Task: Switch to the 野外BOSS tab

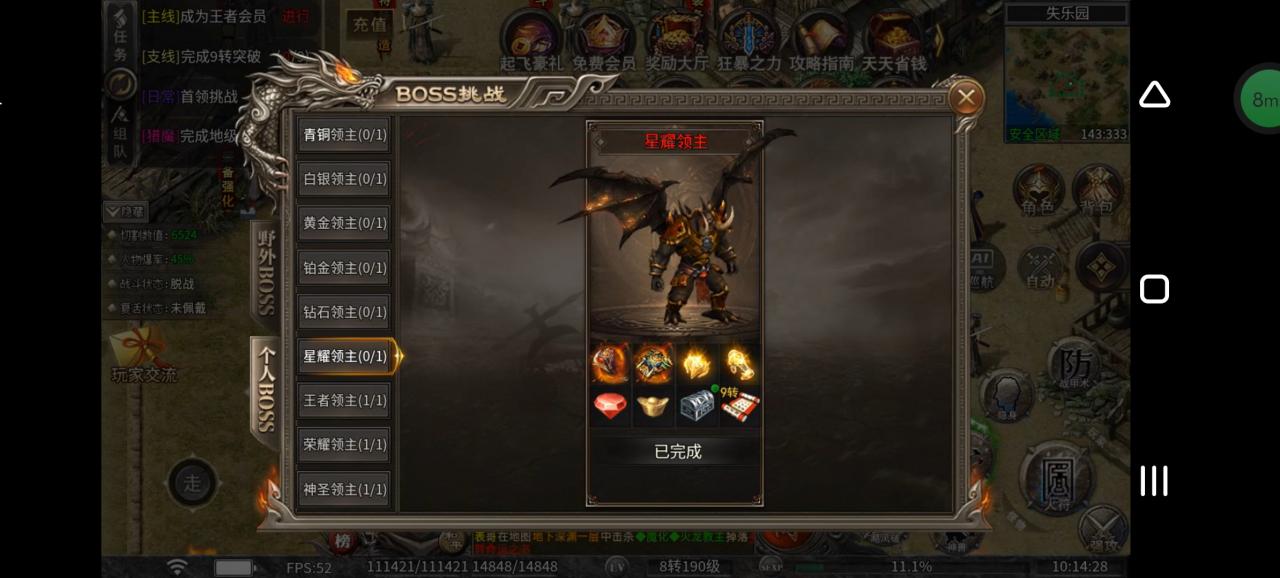Action: 266,272
